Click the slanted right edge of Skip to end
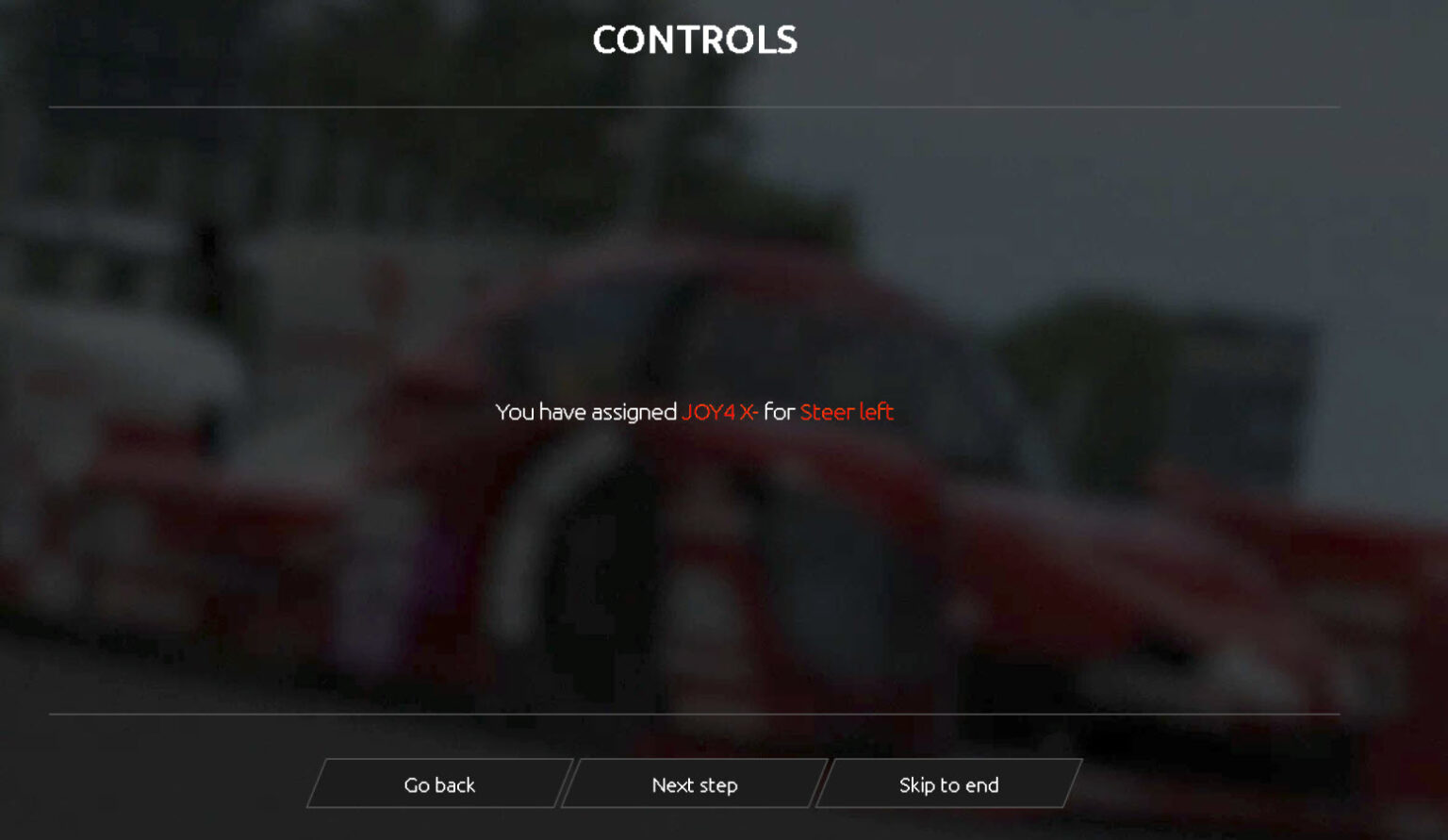 point(1075,784)
